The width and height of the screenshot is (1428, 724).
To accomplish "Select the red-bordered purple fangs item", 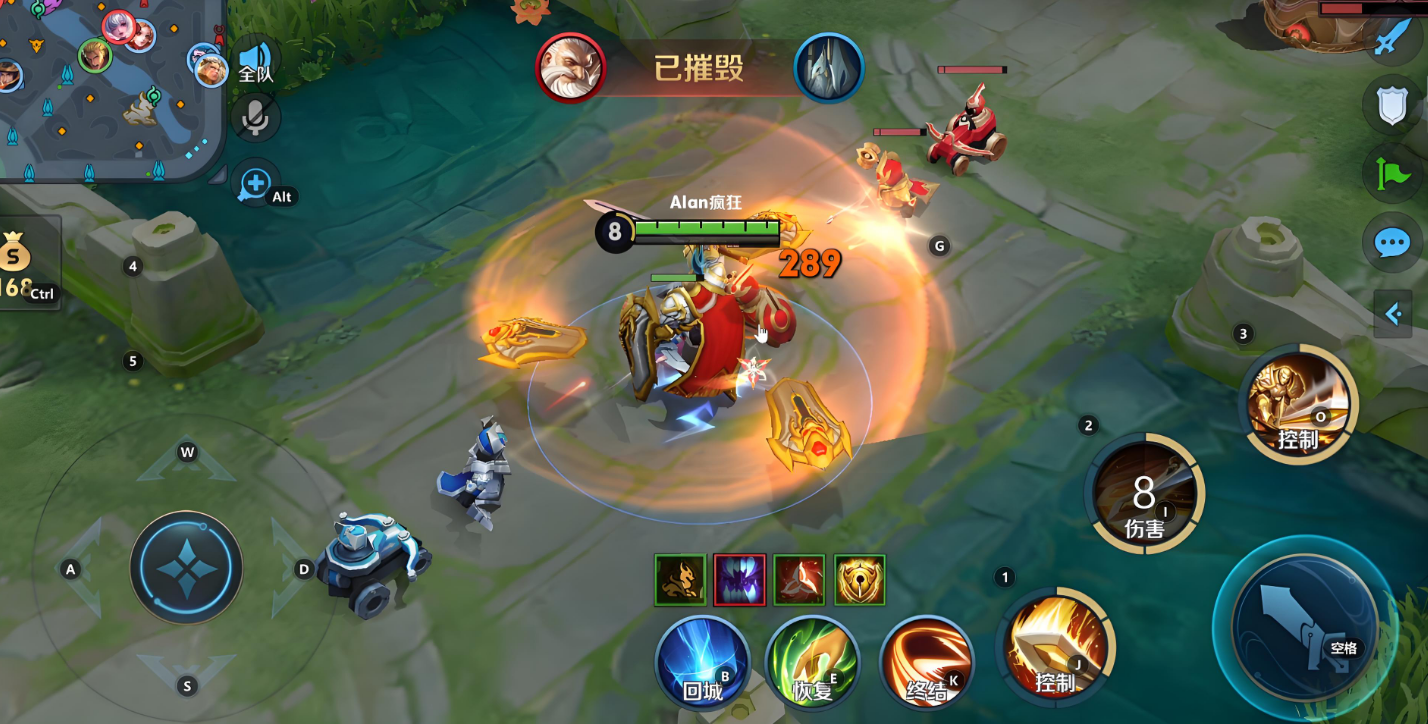I will (740, 580).
